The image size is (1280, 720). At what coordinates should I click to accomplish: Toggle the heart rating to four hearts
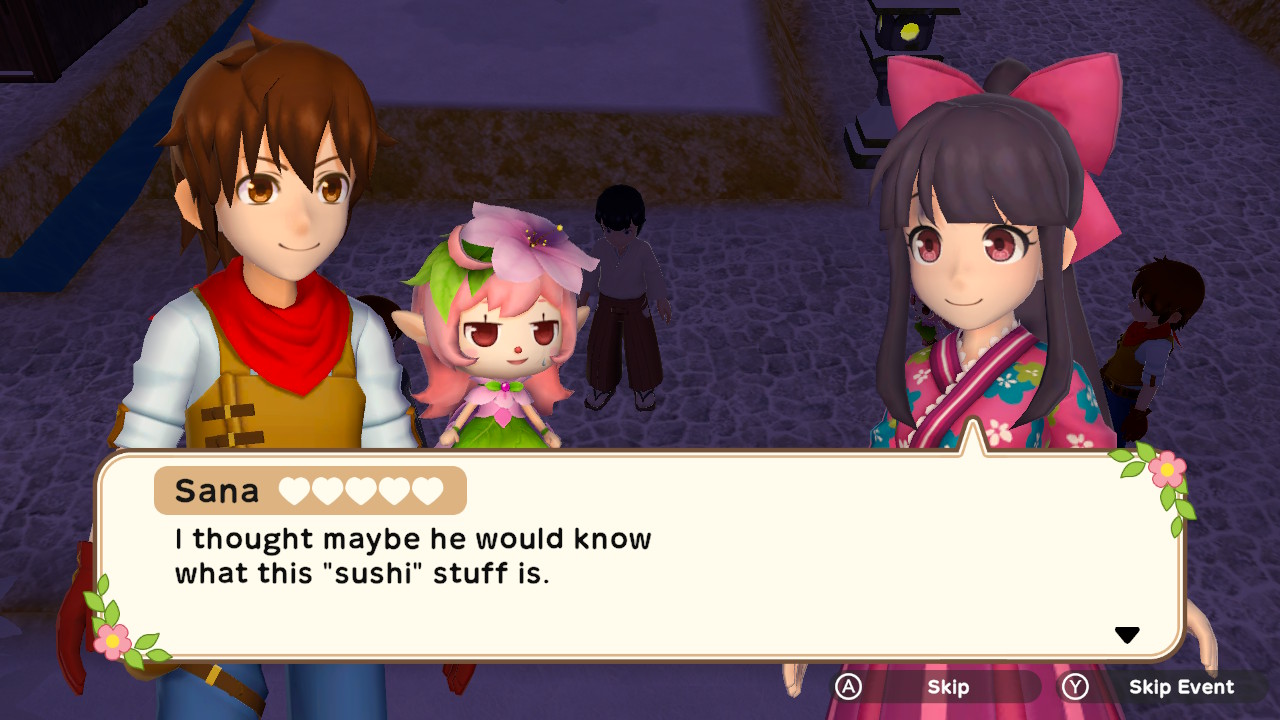pyautogui.click(x=394, y=490)
